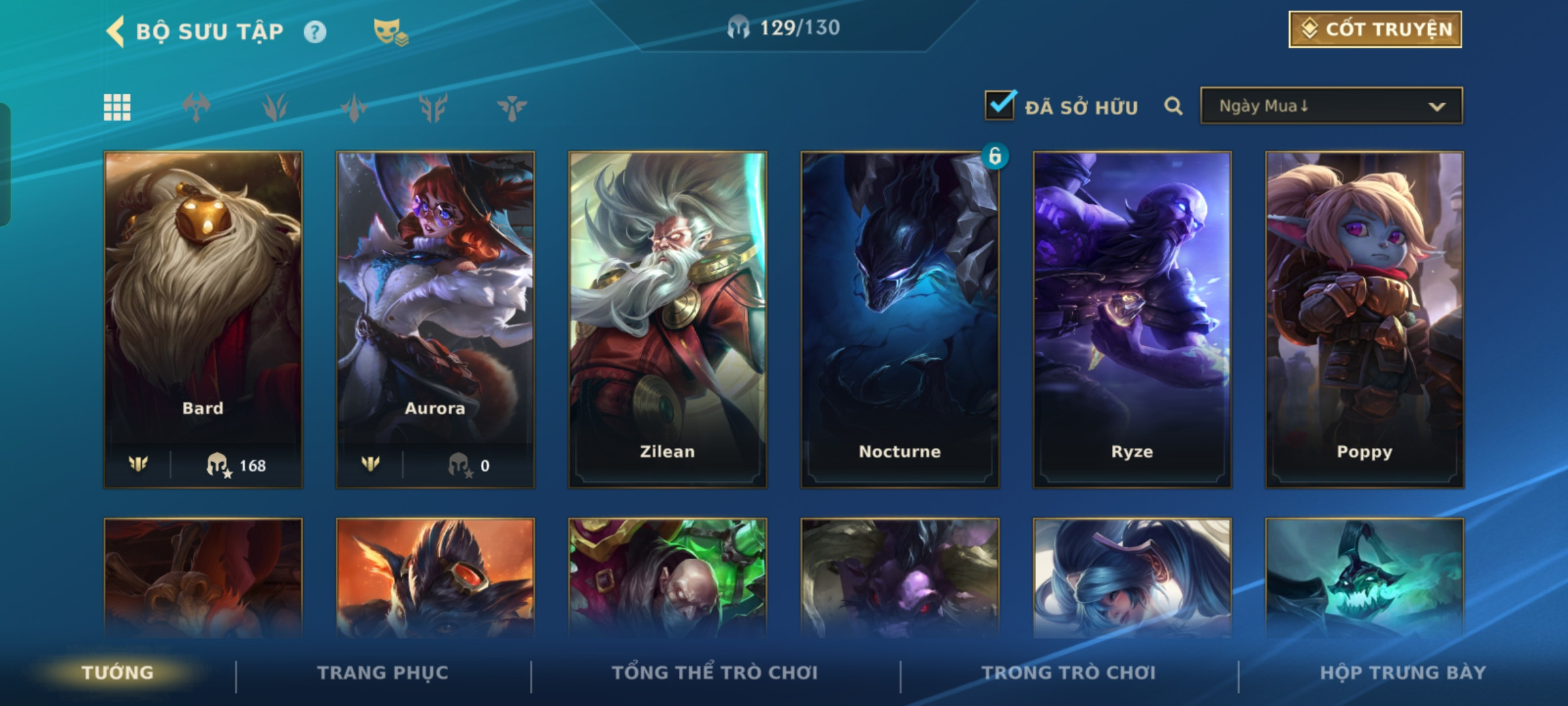Open the Trong Trò Chơi tab
The height and width of the screenshot is (706, 1568).
pyautogui.click(x=1069, y=673)
